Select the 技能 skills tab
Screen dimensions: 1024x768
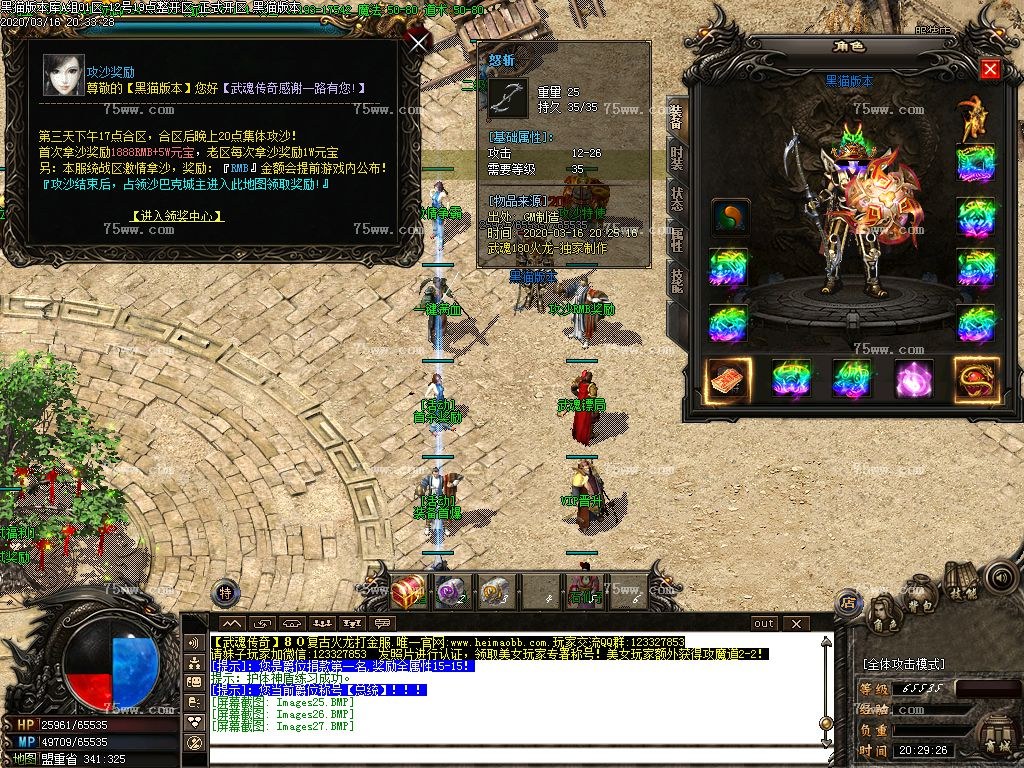click(677, 281)
